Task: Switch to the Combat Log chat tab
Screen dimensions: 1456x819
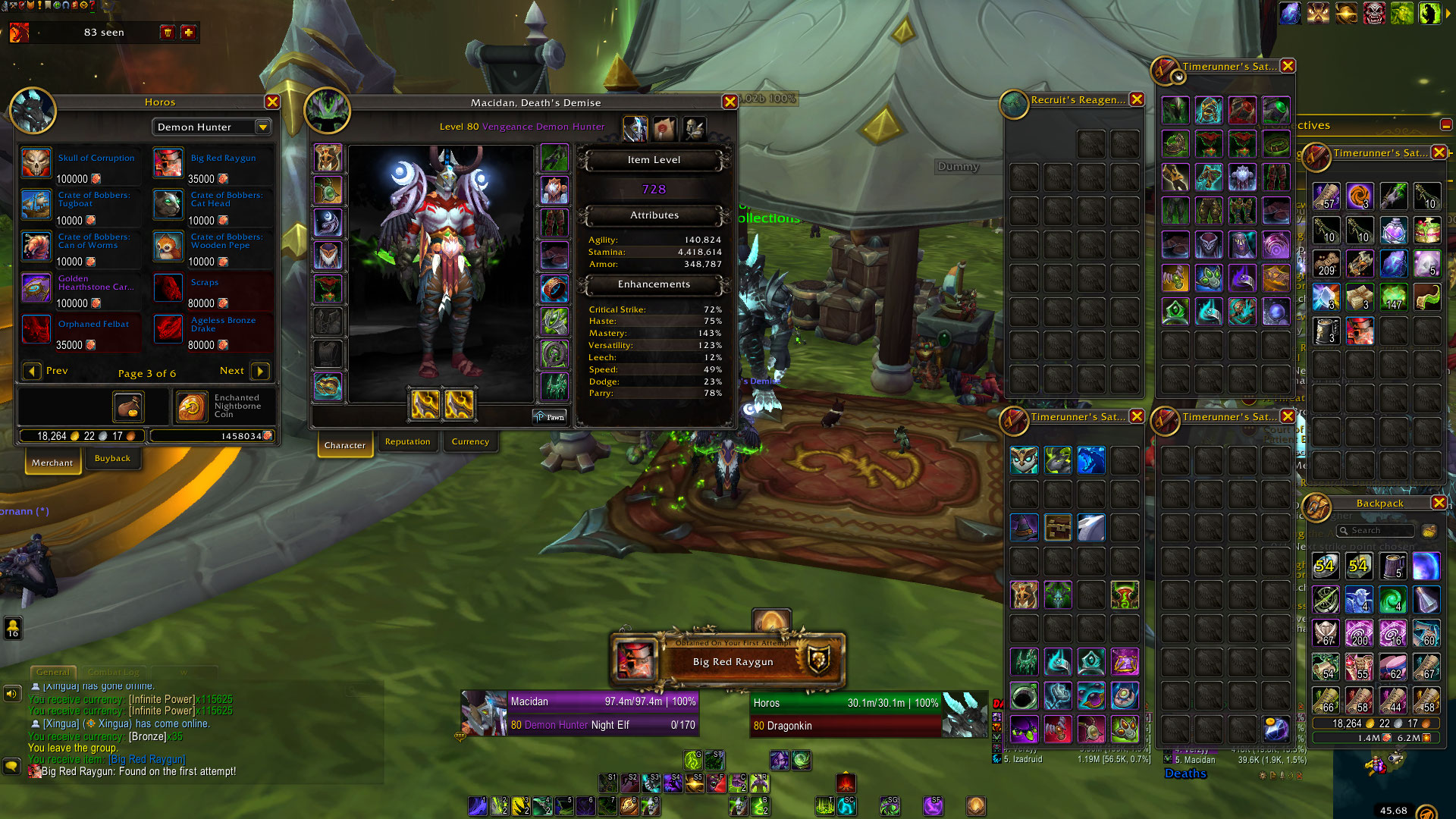Action: click(113, 672)
